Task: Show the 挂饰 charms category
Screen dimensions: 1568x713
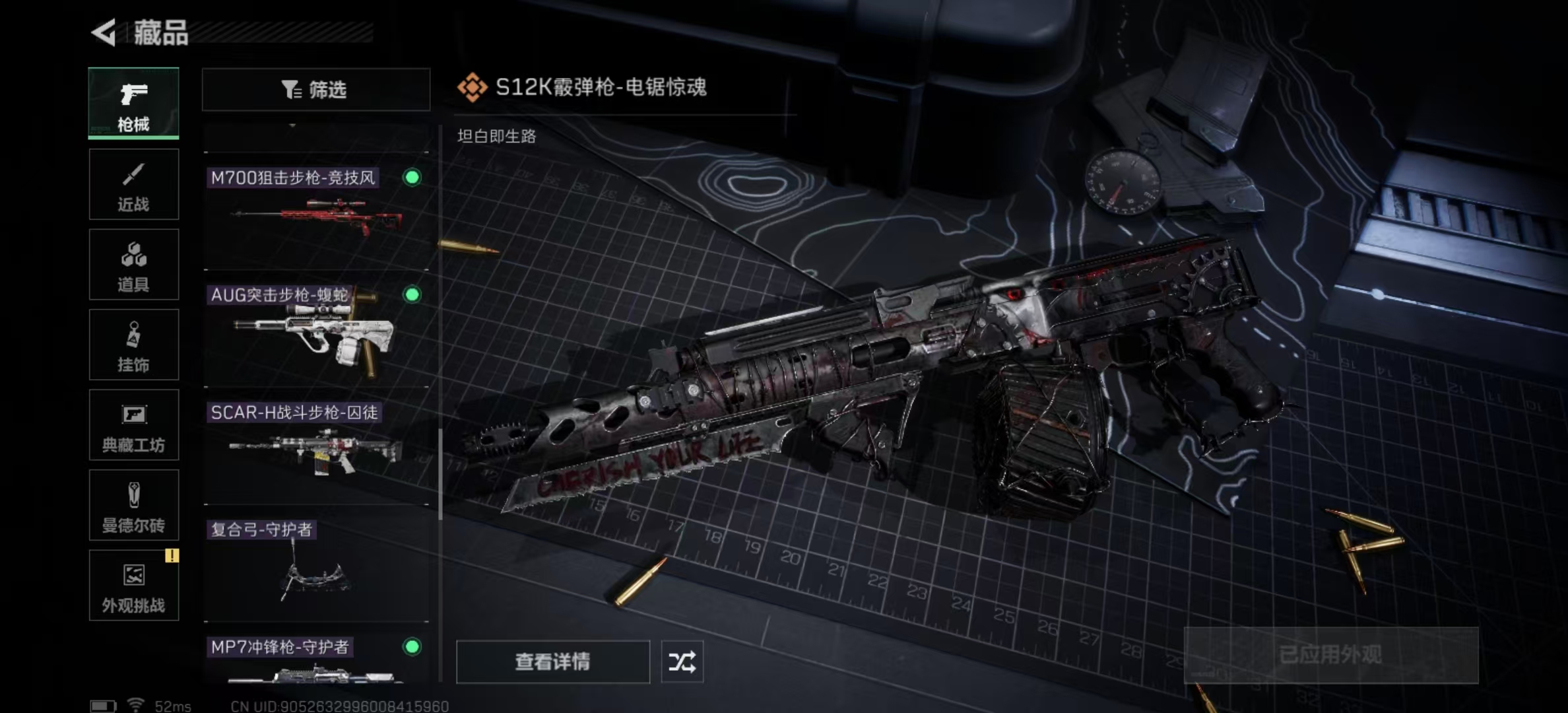Action: tap(133, 345)
